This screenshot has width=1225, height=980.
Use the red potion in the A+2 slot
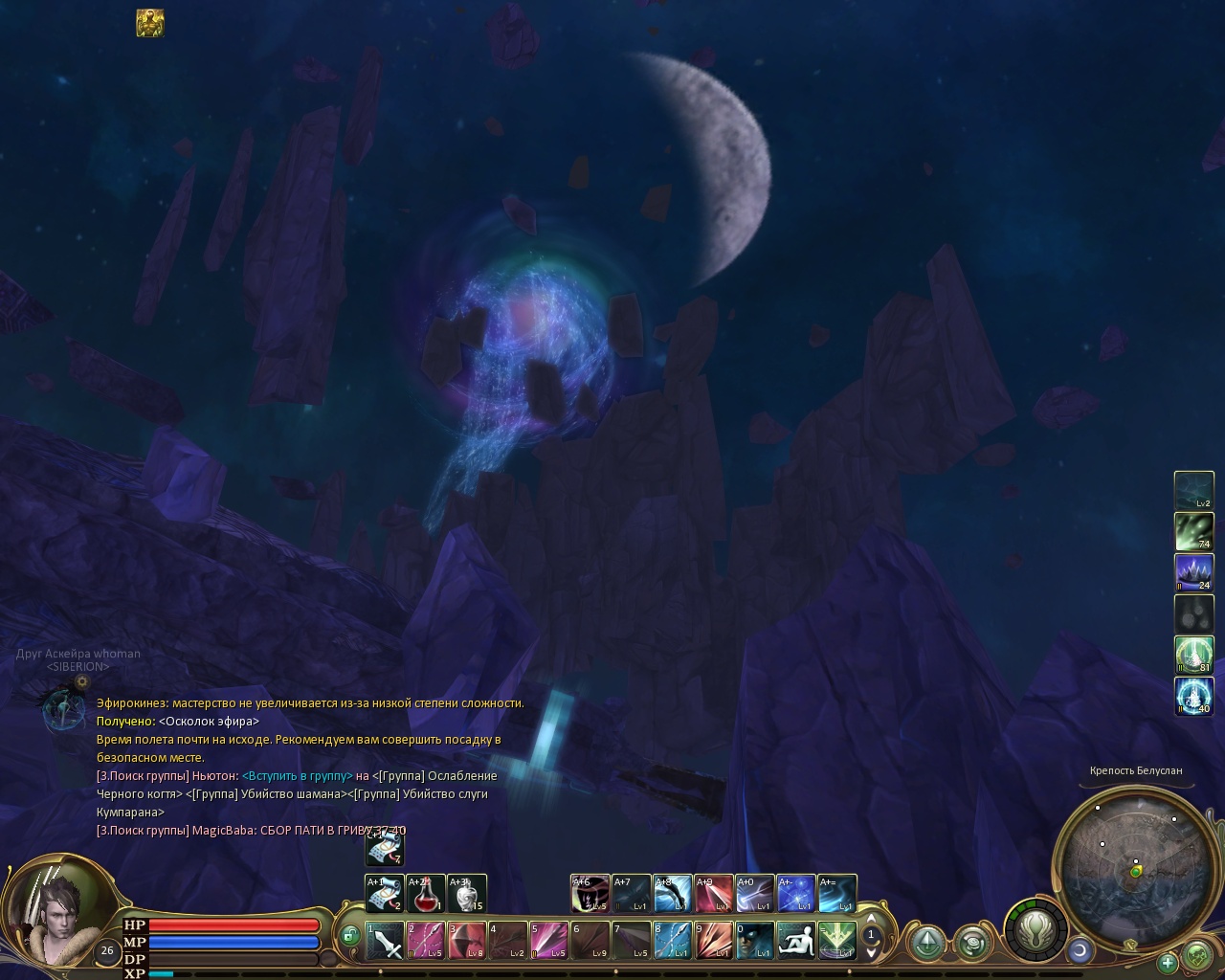click(x=426, y=894)
